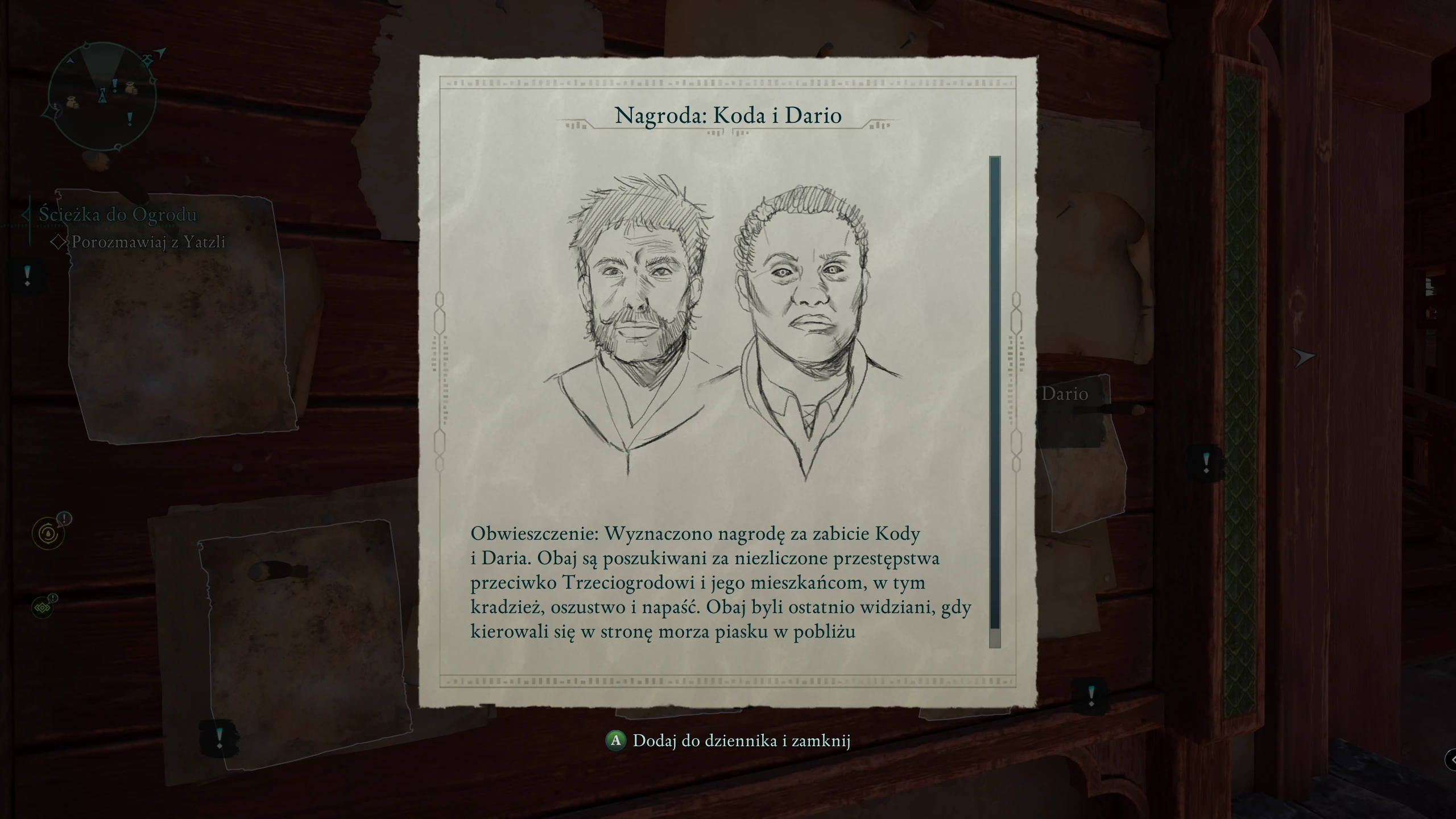Click the upper exclamation marker inside the minimap
Viewport: 1456px width, 819px height.
(115, 85)
